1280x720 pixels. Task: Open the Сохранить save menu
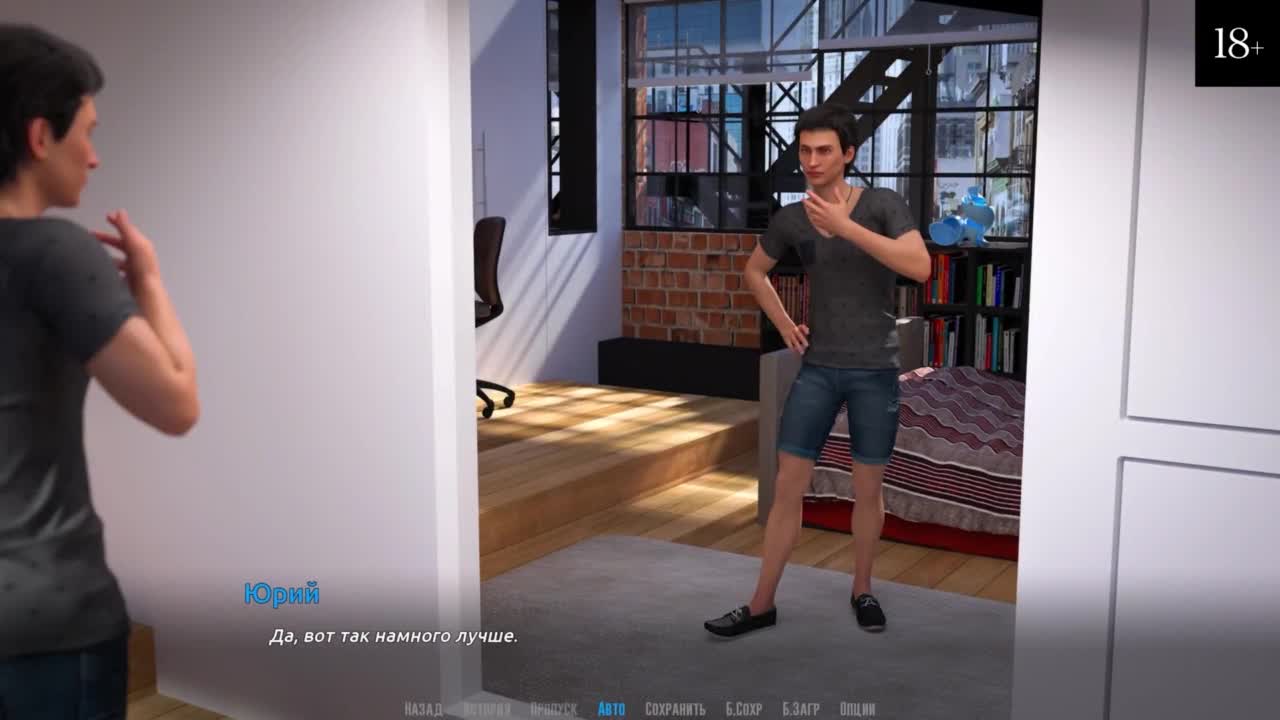coord(675,709)
